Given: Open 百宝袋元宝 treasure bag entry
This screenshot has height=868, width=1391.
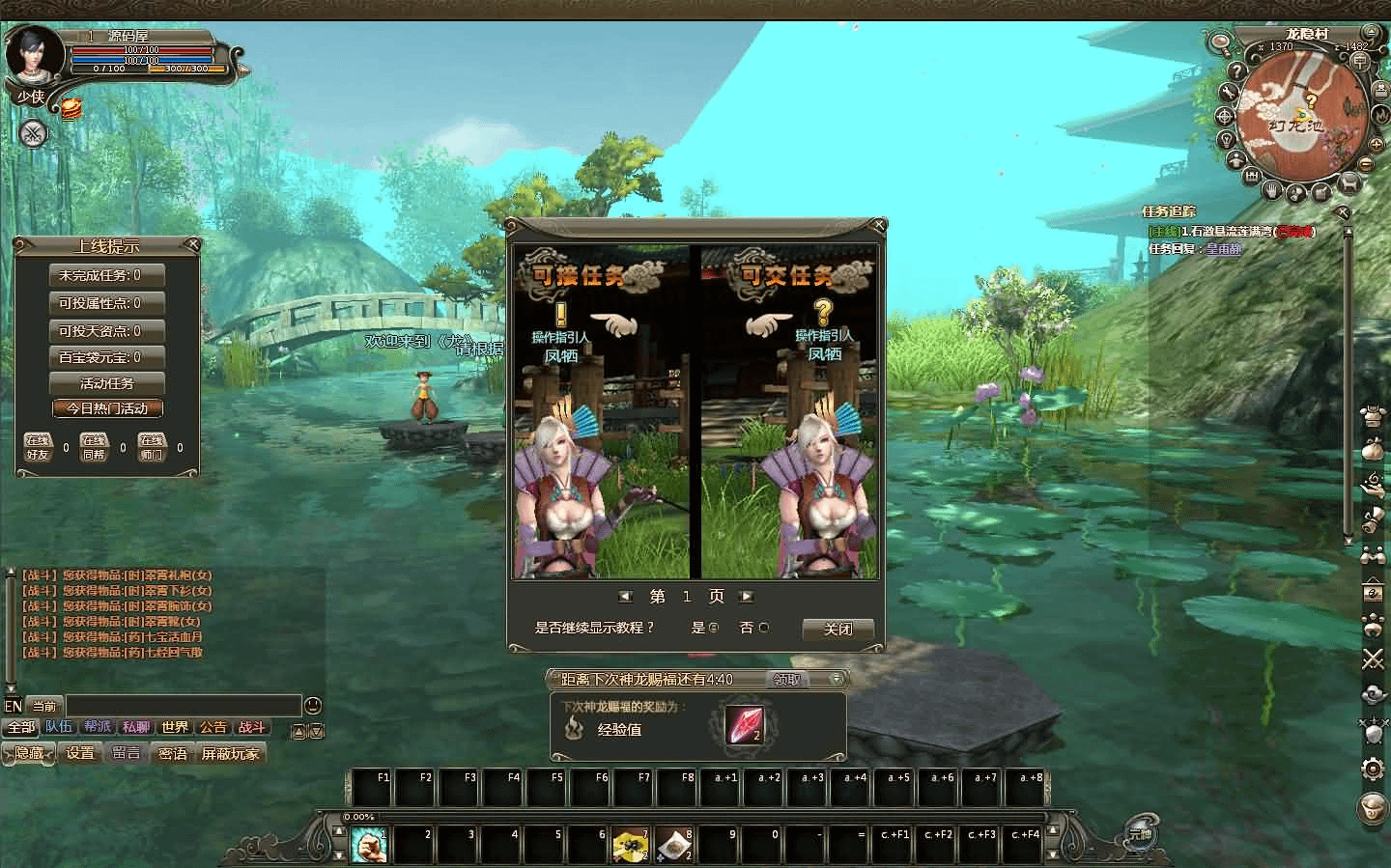Looking at the screenshot, I should pos(106,357).
